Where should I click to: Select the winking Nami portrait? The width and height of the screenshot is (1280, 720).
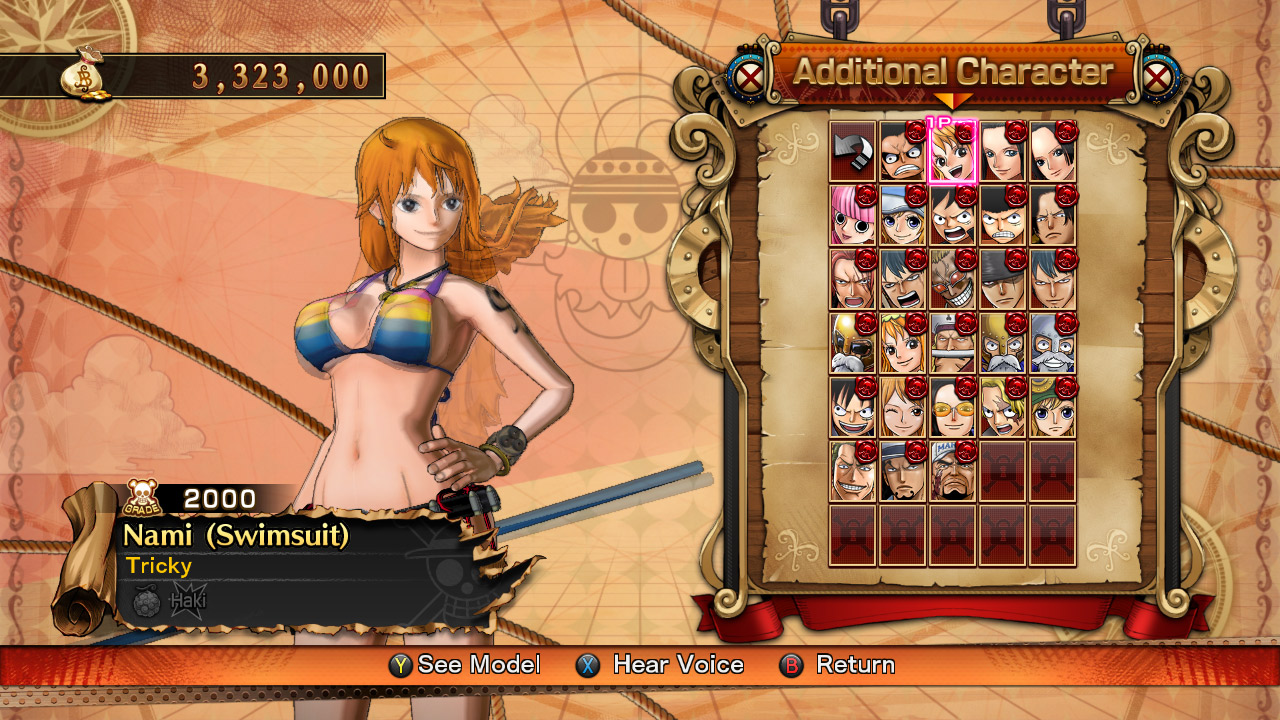[902, 407]
